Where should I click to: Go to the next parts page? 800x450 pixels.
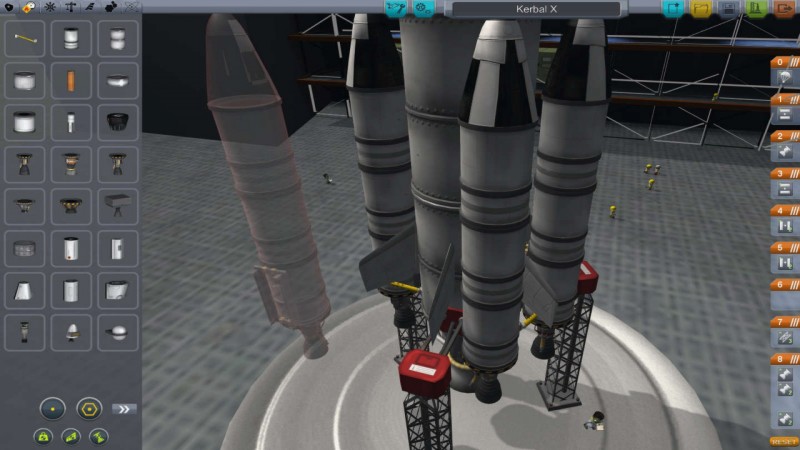pos(124,408)
